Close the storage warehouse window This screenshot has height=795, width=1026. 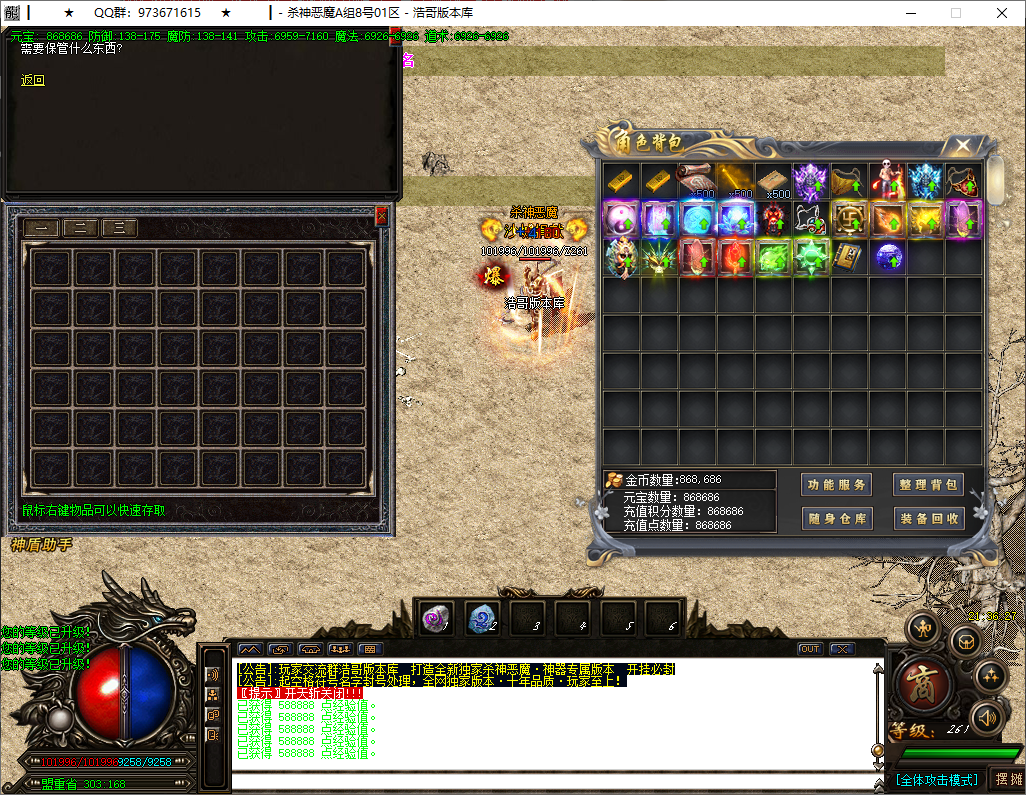coord(381,215)
